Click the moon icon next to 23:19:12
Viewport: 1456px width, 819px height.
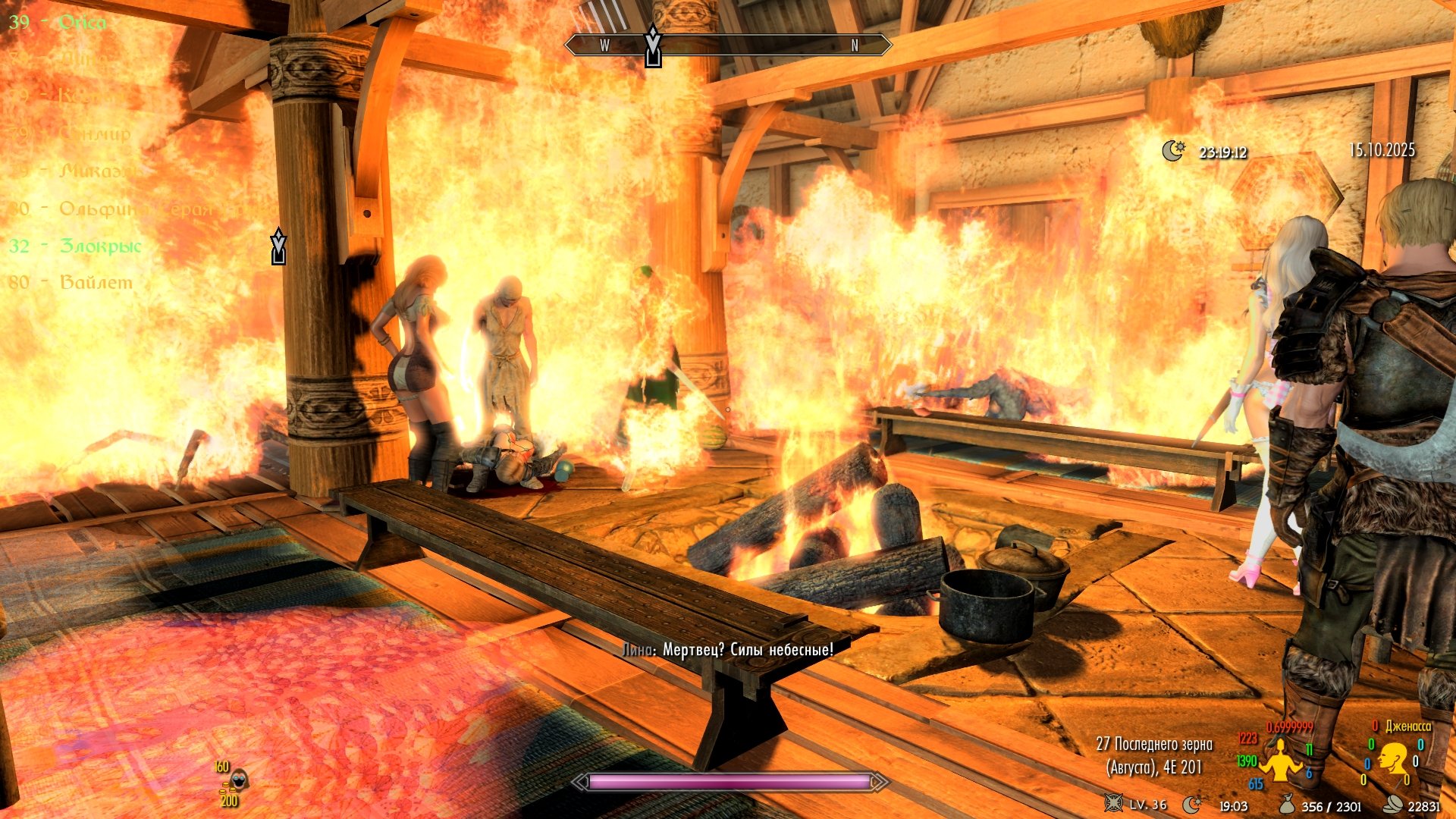1173,151
